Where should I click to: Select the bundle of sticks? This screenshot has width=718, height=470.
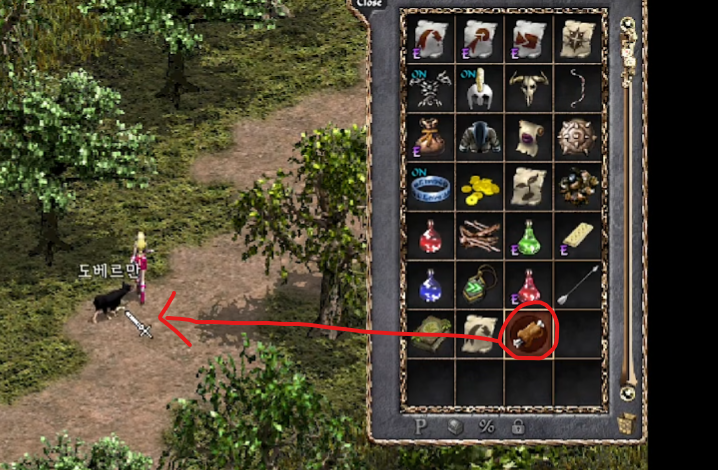tap(480, 236)
